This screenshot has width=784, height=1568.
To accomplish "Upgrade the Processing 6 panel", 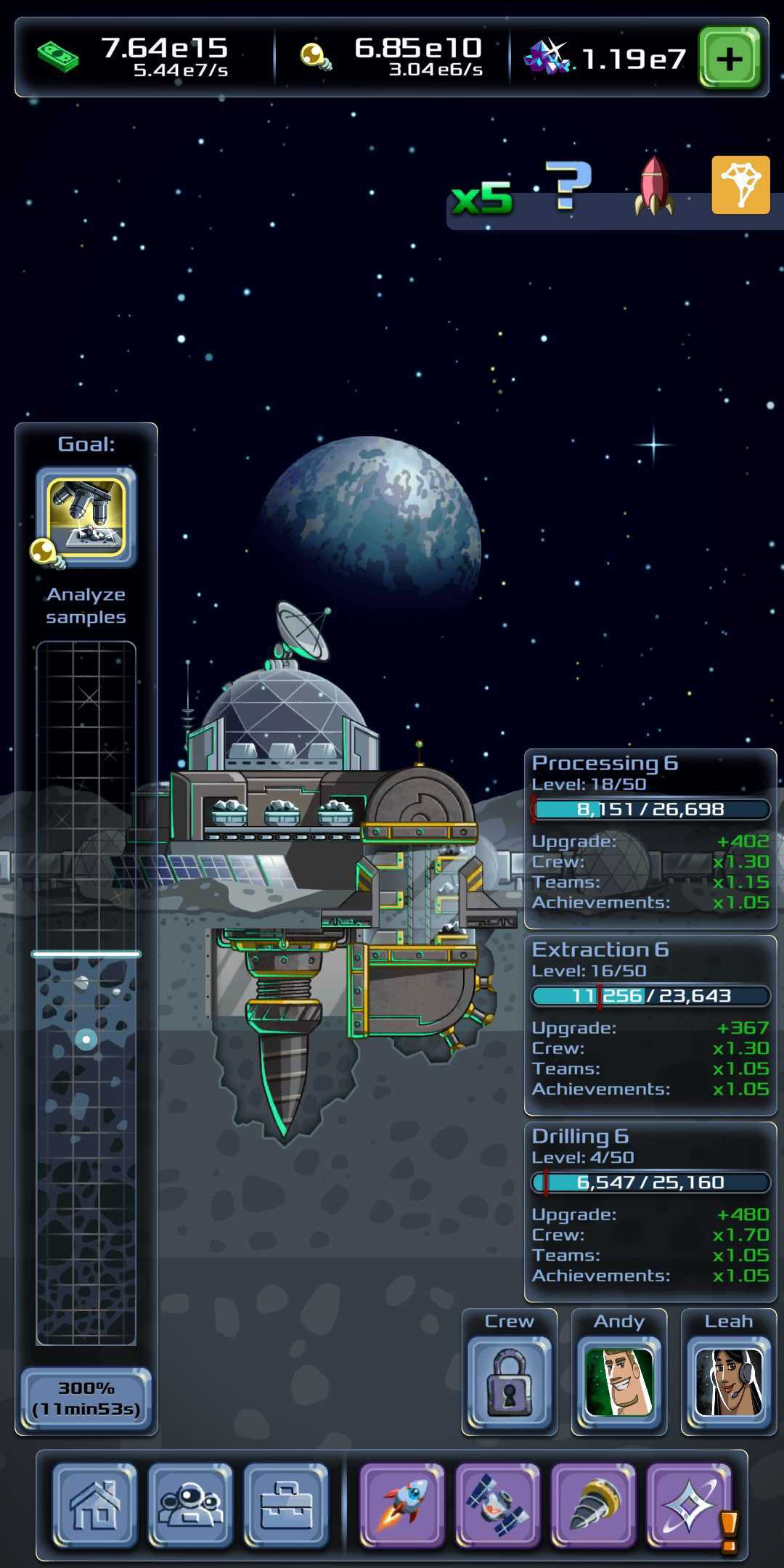I will tap(650, 838).
